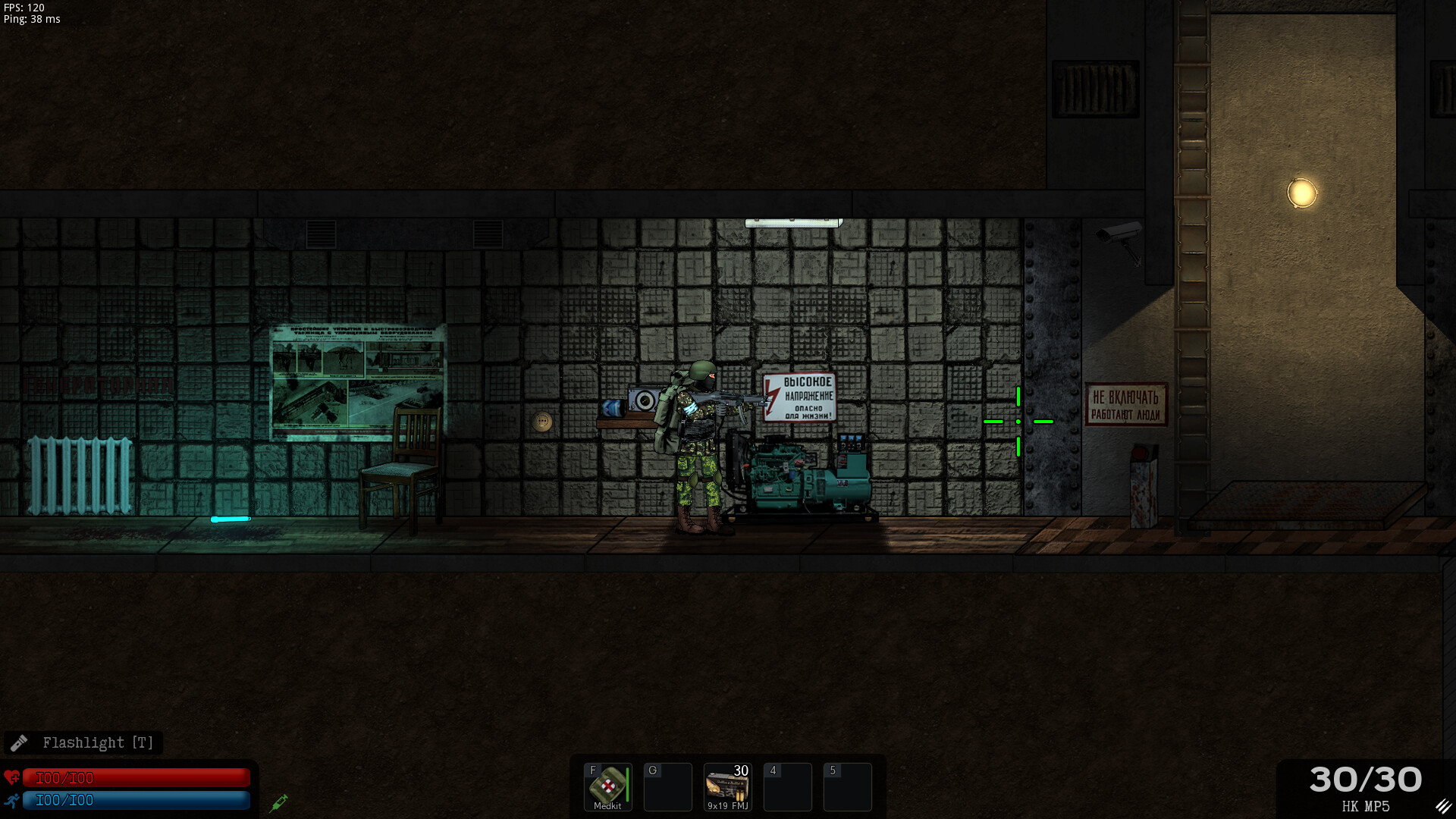Select the 9x19 FMJ ammo box icon
The height and width of the screenshot is (819, 1456).
(x=727, y=789)
